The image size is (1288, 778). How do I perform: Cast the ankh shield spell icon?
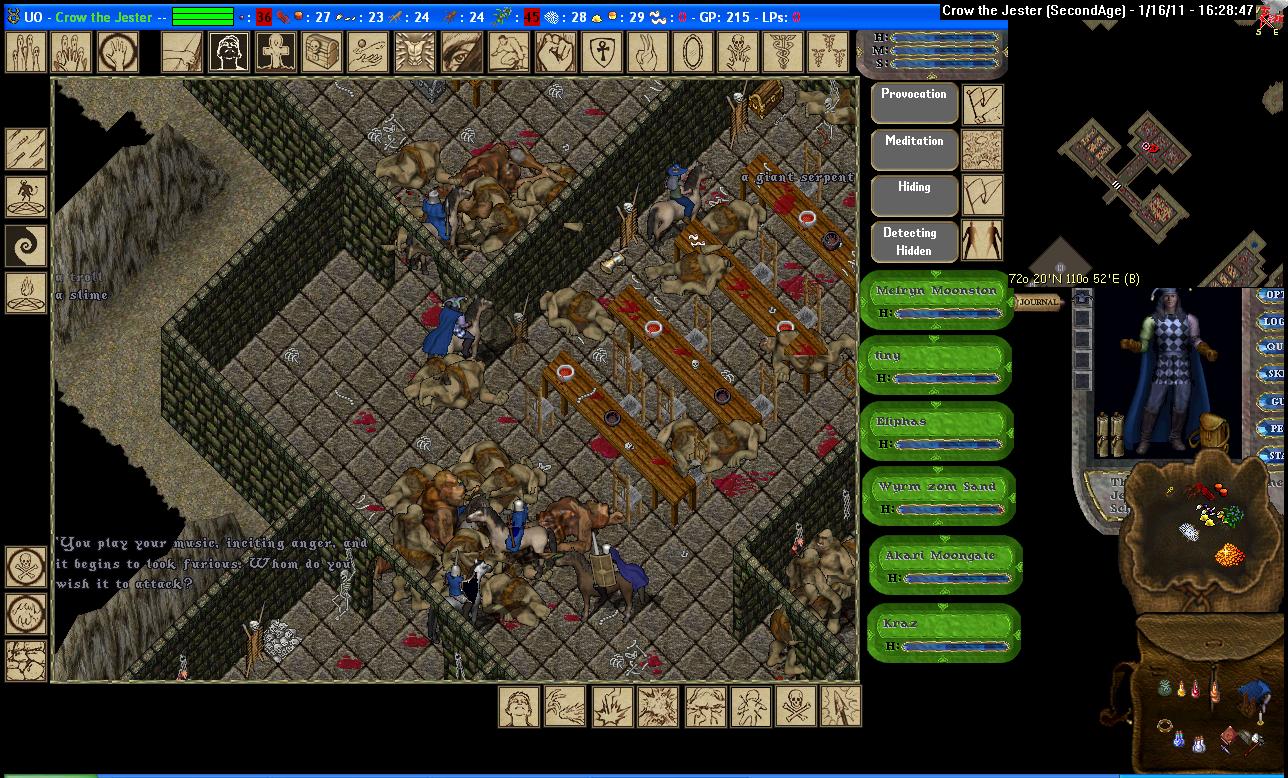(x=598, y=52)
